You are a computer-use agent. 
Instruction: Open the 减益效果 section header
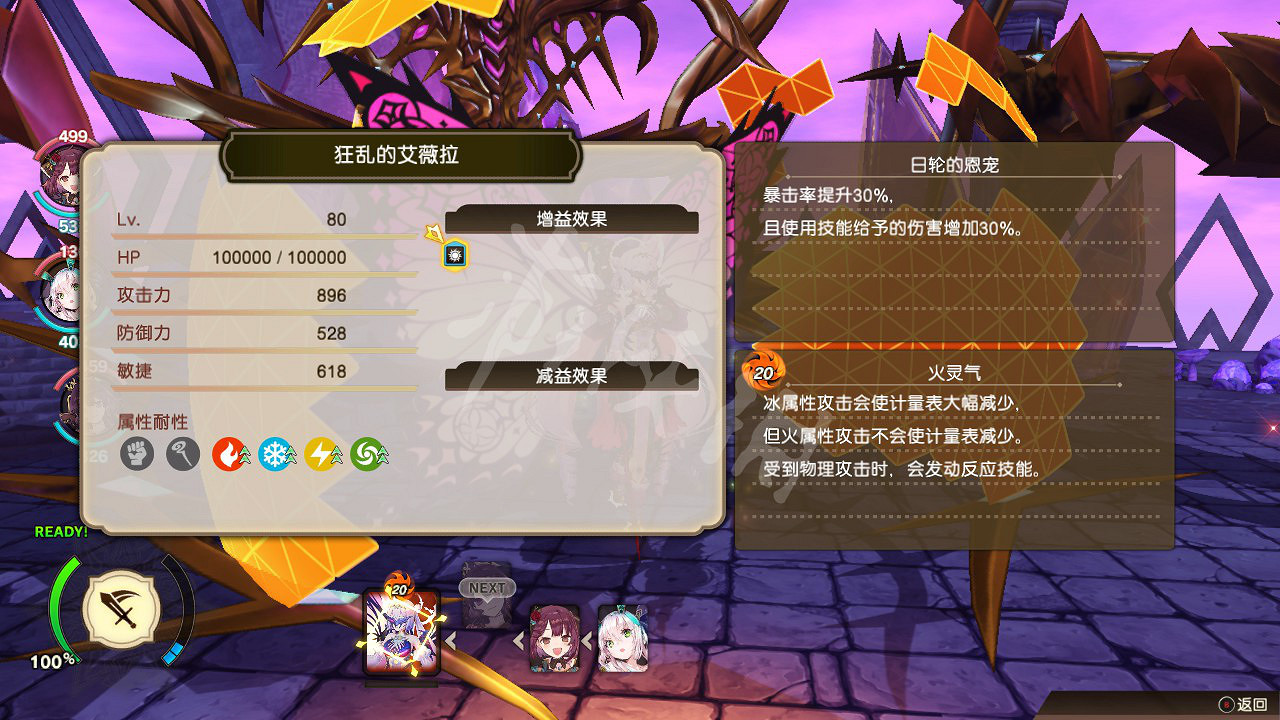pos(573,377)
